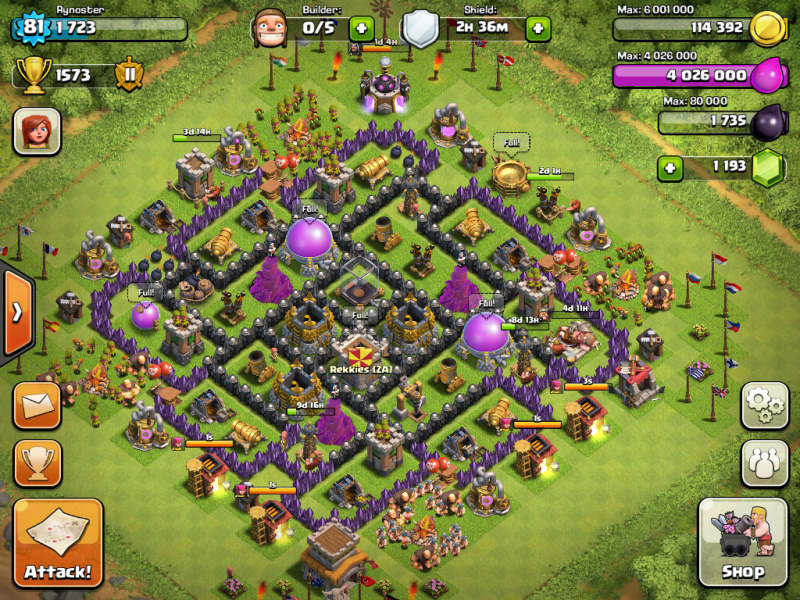Image resolution: width=800 pixels, height=600 pixels.
Task: Open the friends list button
Action: 764,463
